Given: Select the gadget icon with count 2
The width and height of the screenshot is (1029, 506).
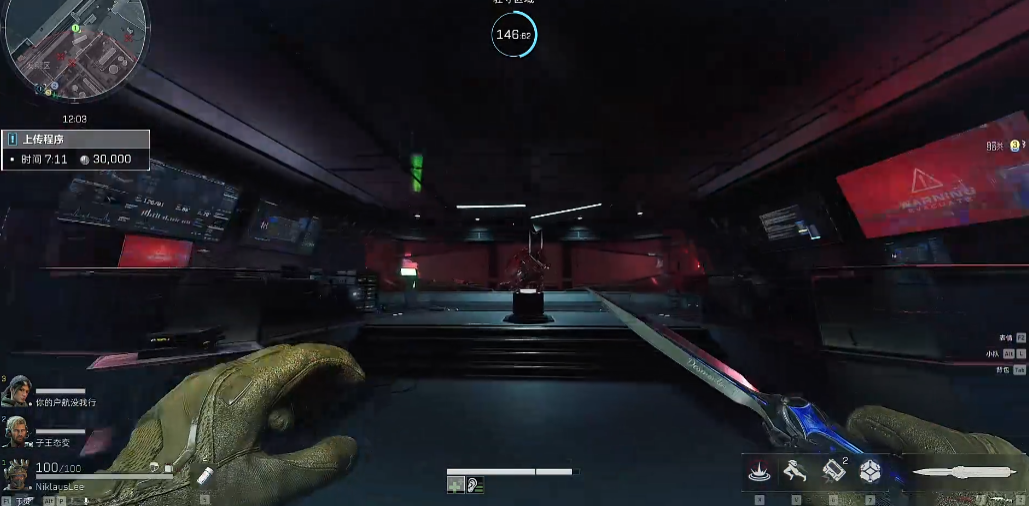Looking at the screenshot, I should point(834,469).
